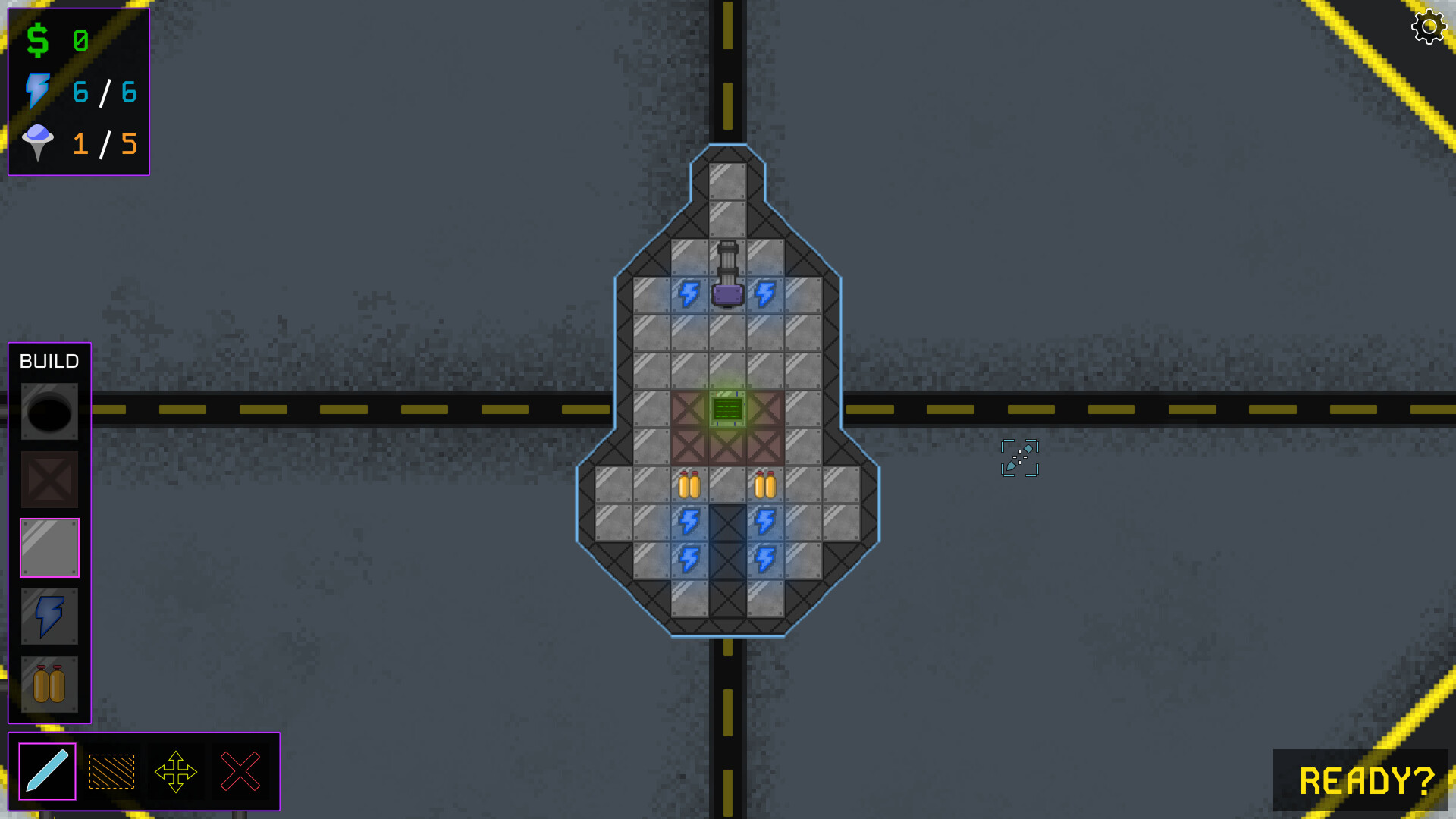Screen dimensions: 1456x819
Task: Select the hatched area-fill tool
Action: pyautogui.click(x=111, y=771)
